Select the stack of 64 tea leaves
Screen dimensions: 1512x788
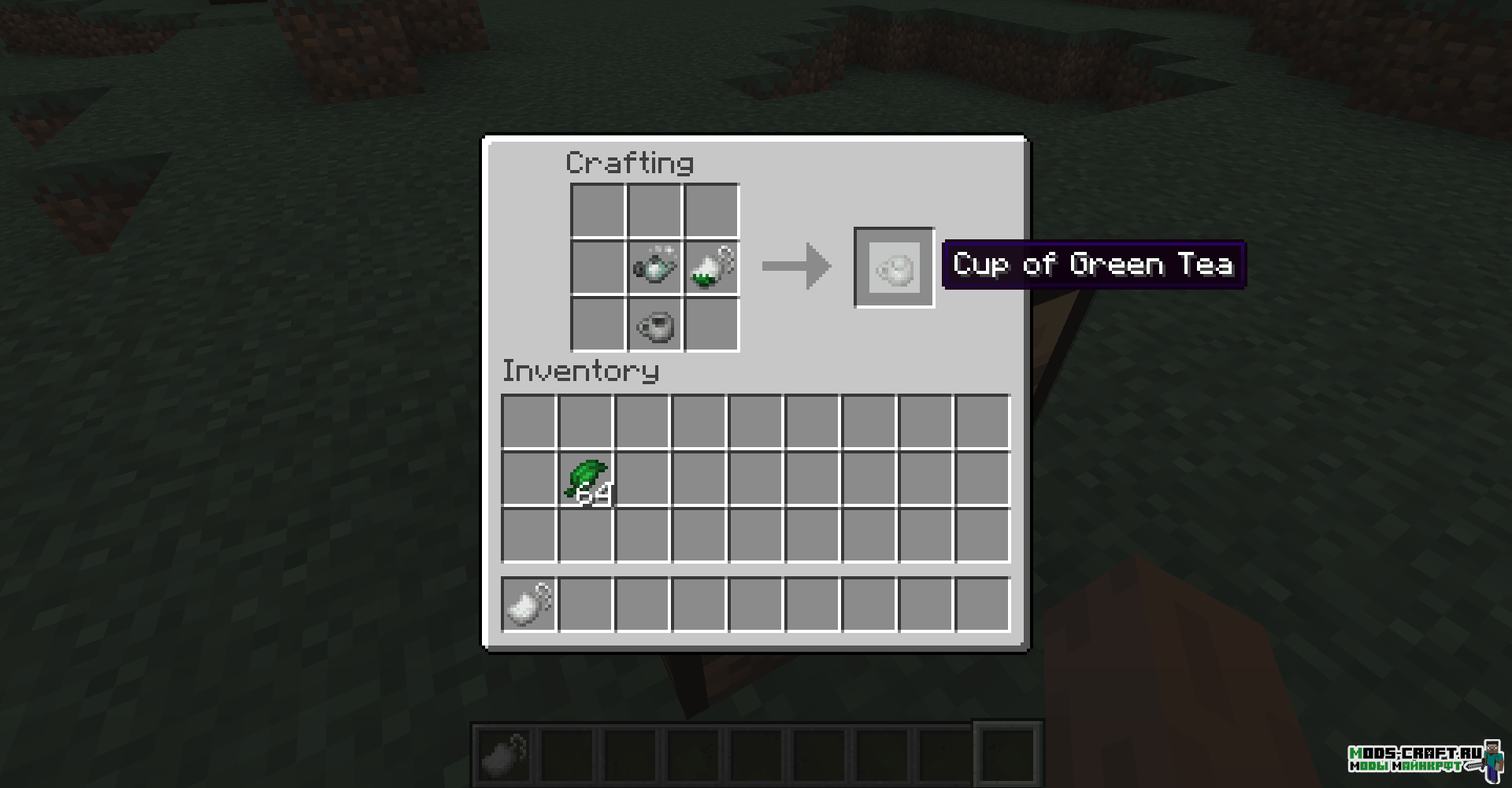(x=586, y=479)
